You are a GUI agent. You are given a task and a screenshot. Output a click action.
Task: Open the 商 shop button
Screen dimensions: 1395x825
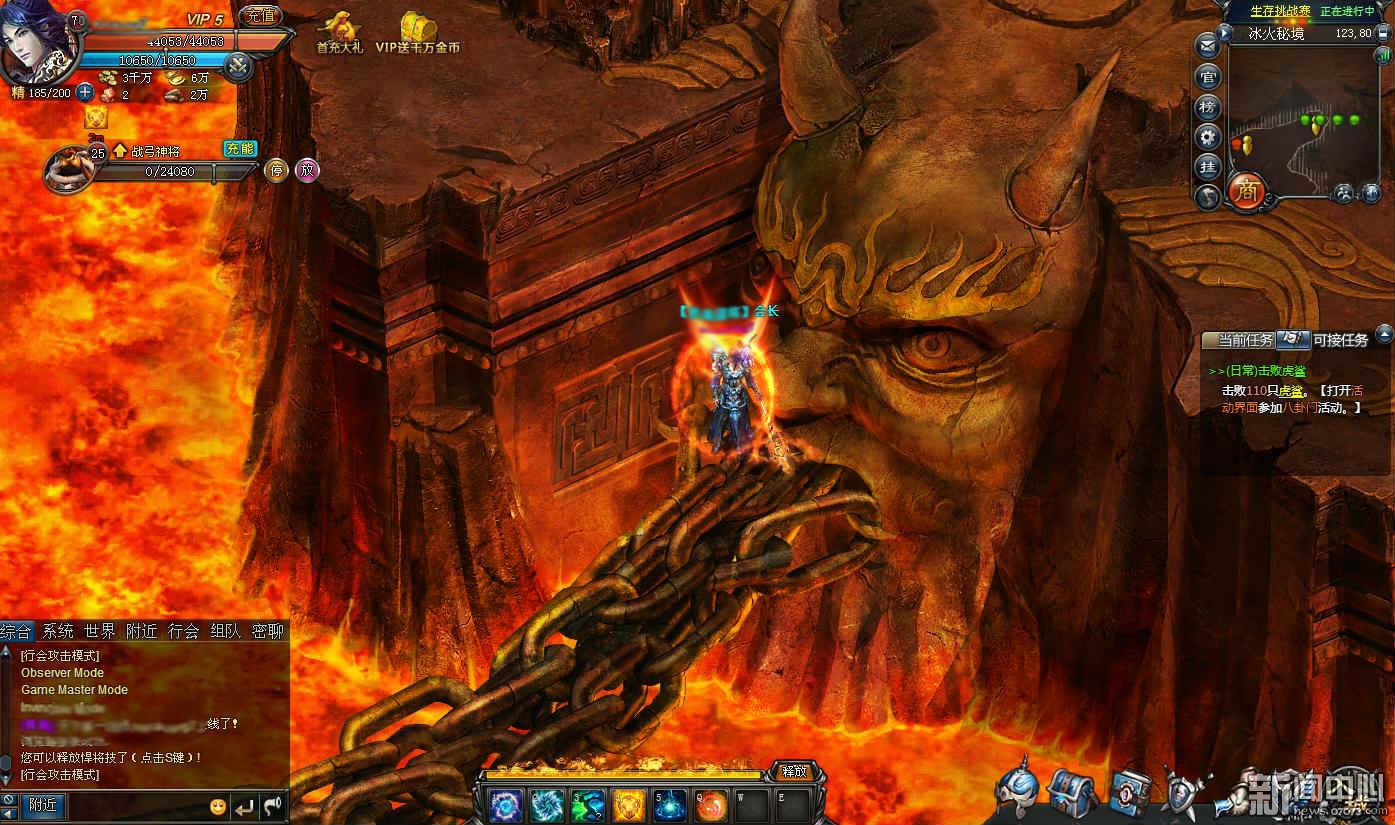[x=1247, y=189]
